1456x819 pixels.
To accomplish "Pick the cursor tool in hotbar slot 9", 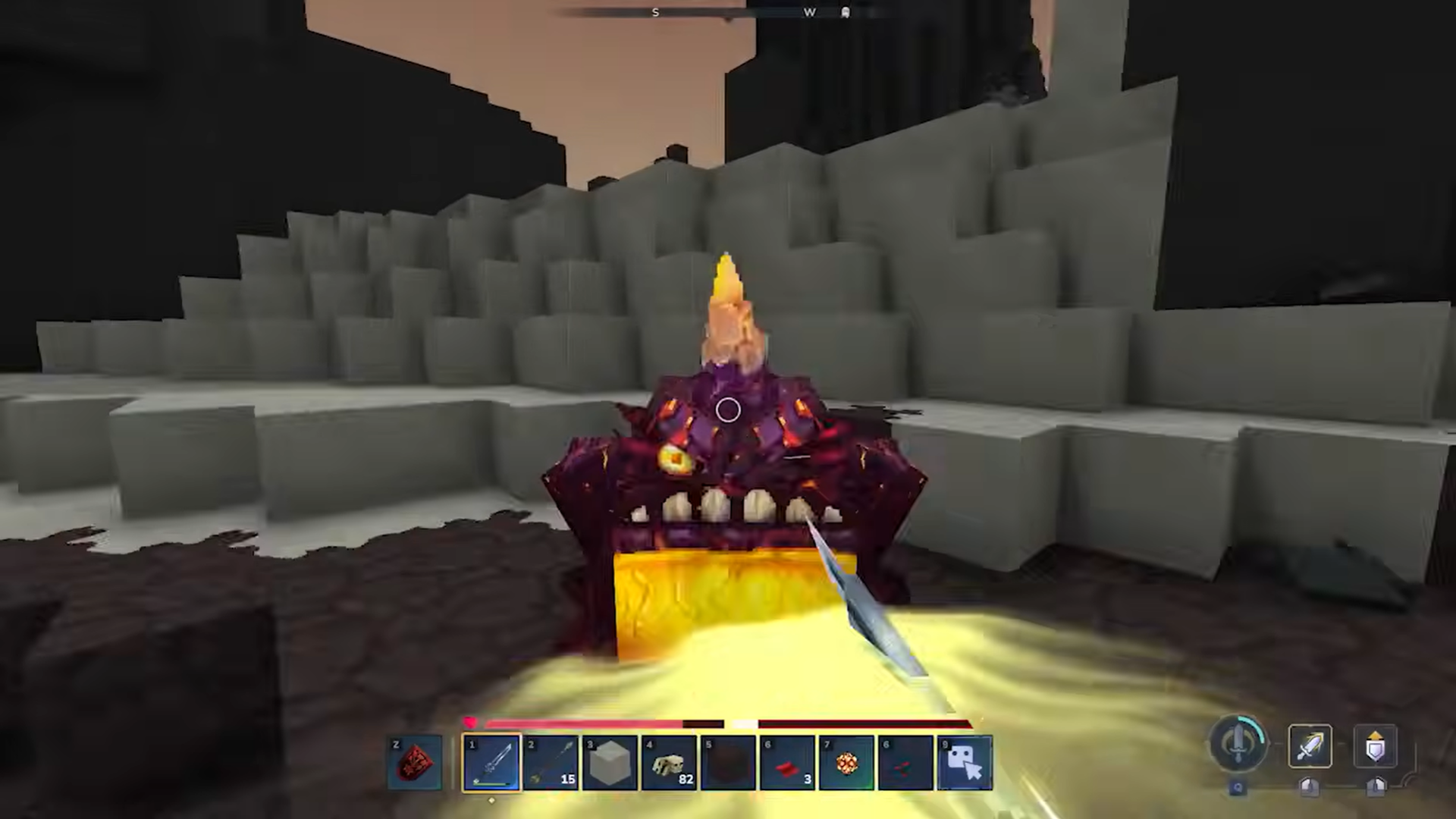I will (x=965, y=761).
